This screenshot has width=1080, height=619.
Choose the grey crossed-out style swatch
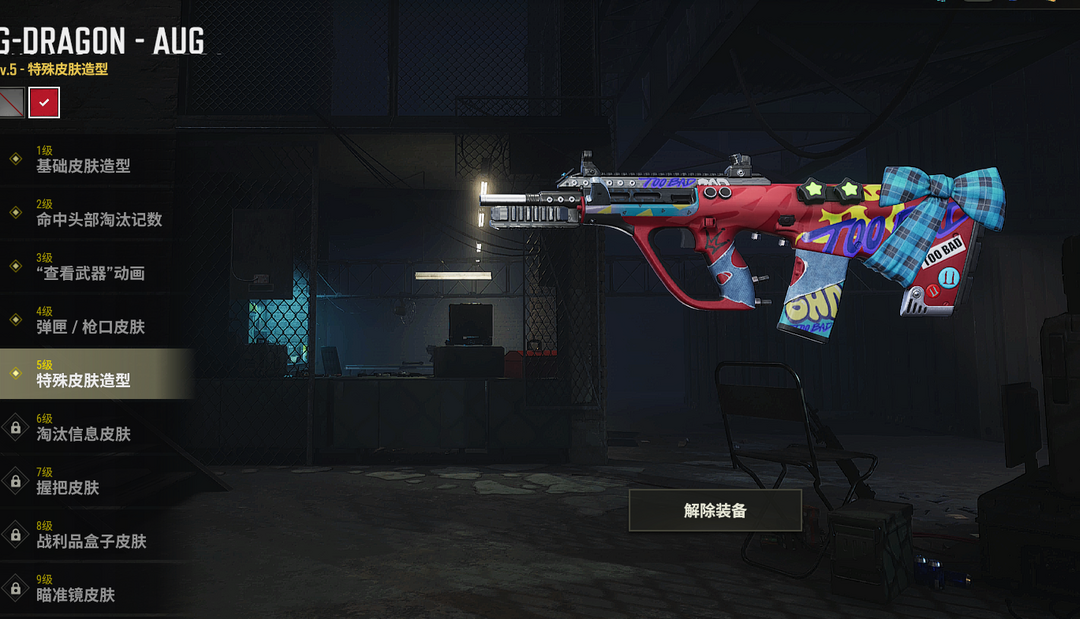tap(10, 102)
